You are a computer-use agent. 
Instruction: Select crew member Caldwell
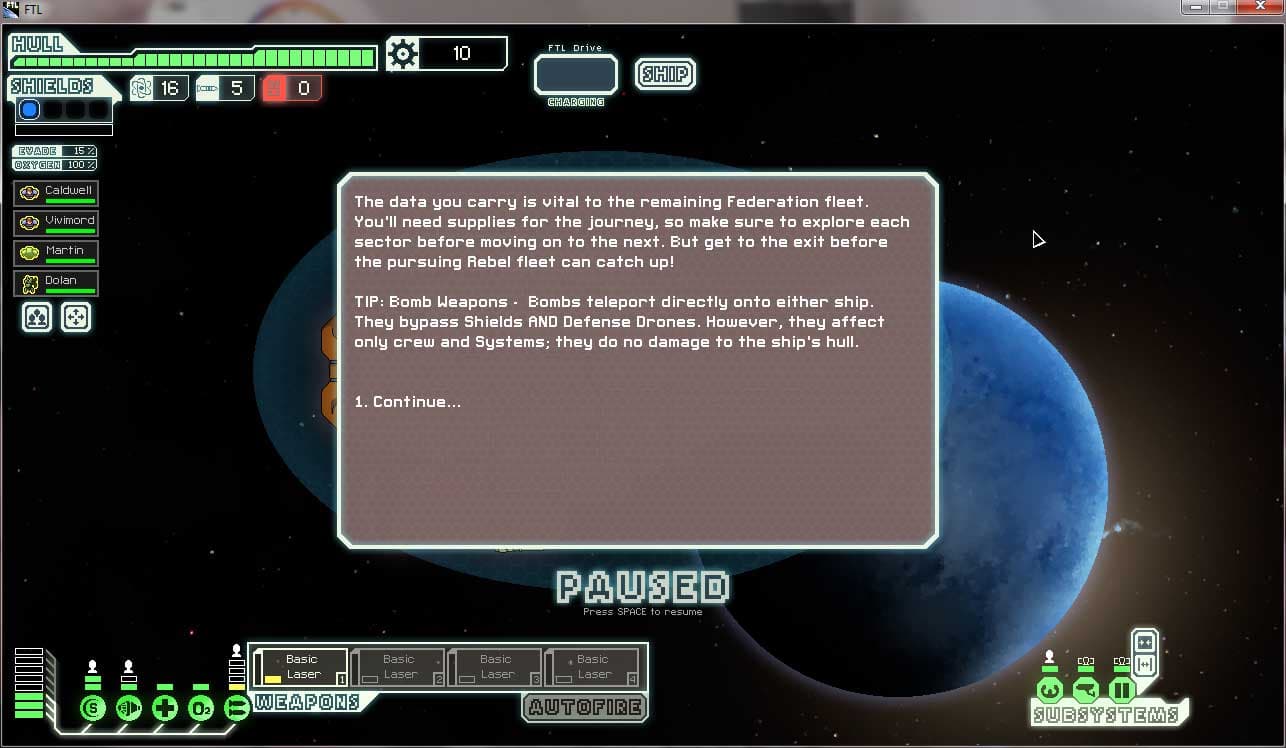(x=56, y=193)
